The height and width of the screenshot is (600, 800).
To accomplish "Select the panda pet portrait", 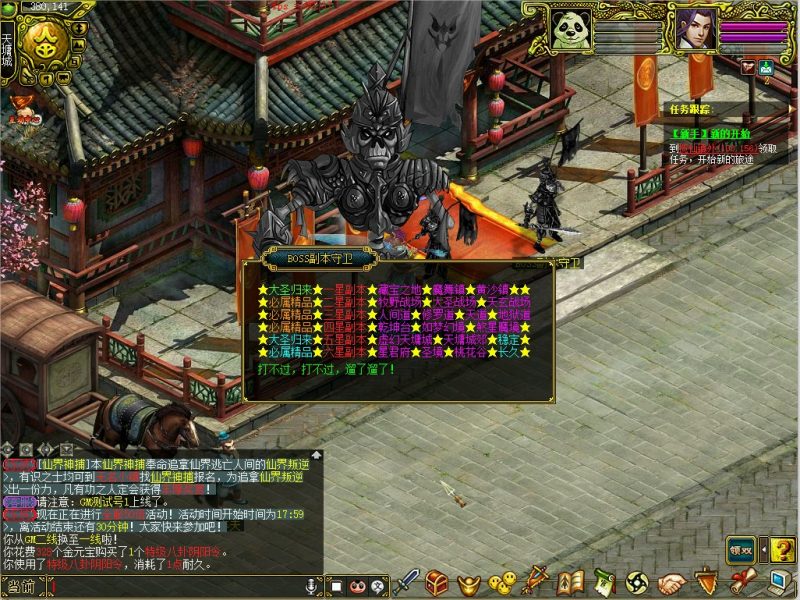I will [571, 27].
